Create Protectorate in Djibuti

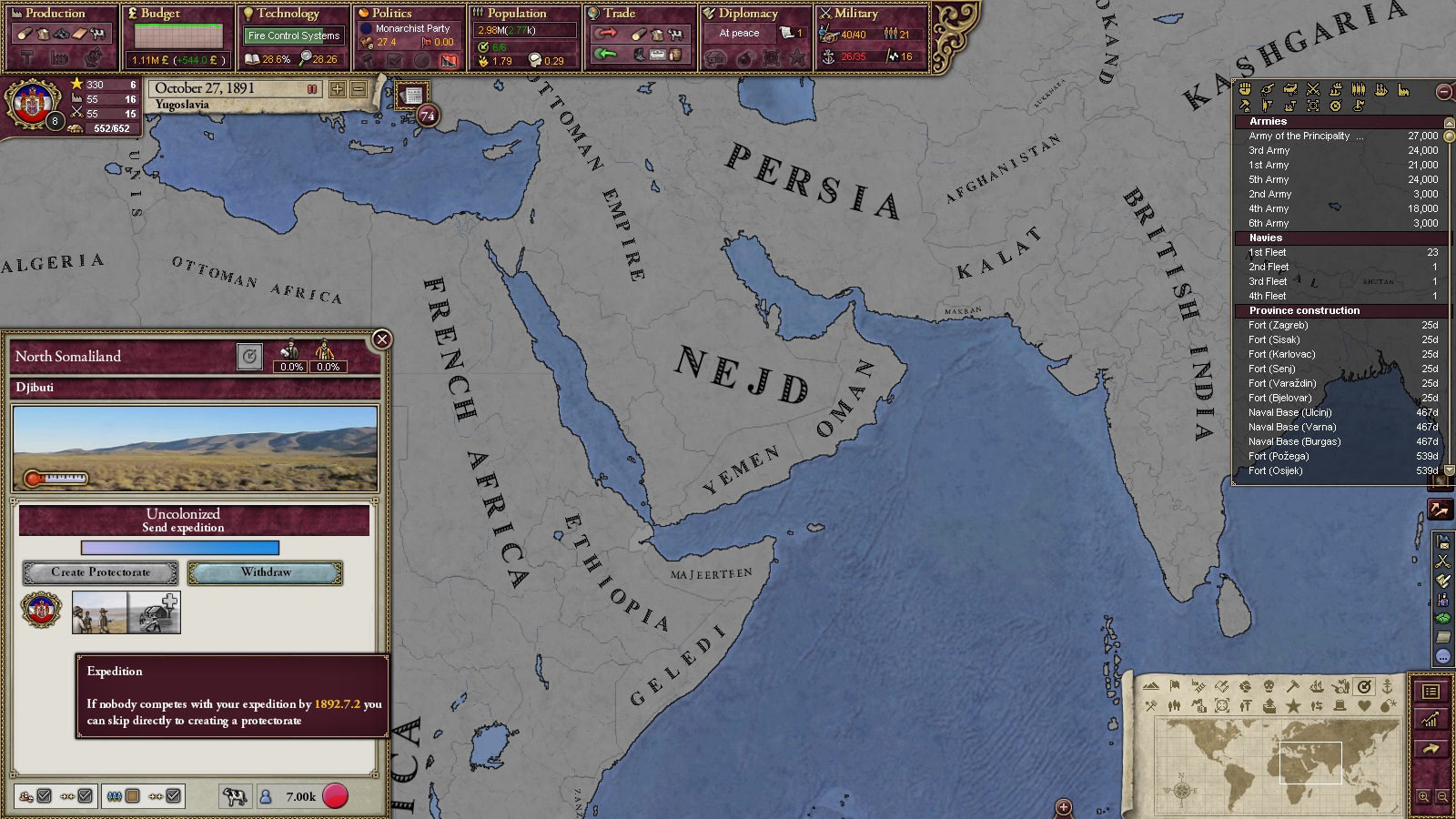coord(100,572)
